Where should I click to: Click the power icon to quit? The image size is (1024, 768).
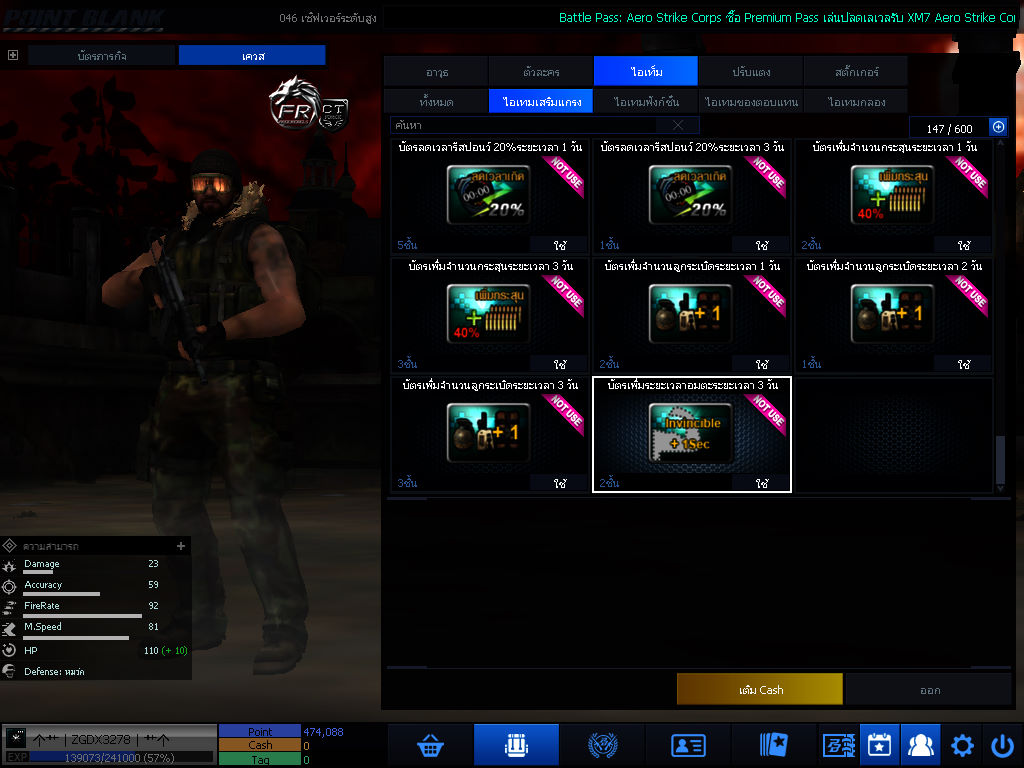[x=1002, y=745]
